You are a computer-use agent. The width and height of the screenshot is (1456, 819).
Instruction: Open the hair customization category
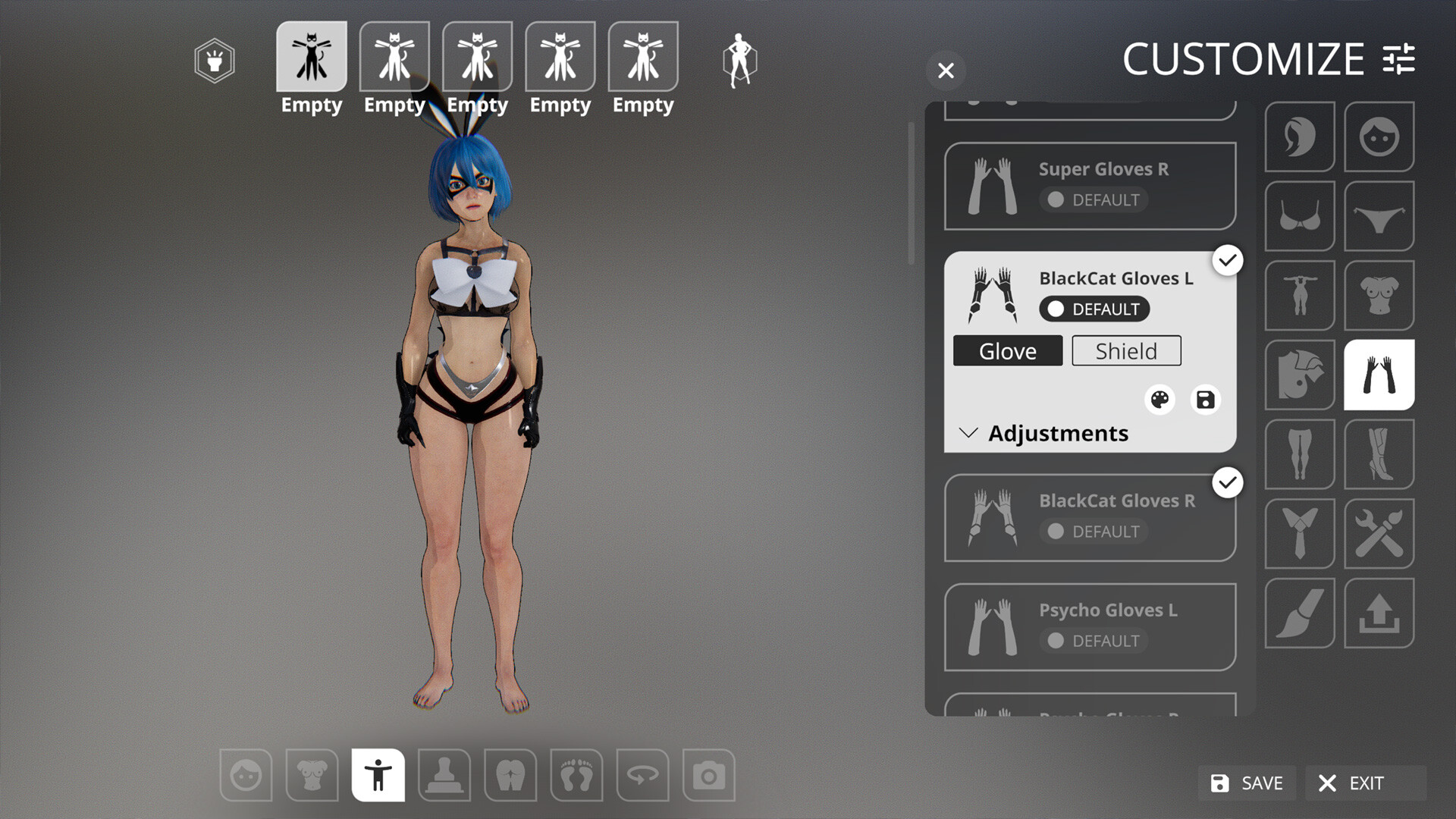click(1300, 137)
